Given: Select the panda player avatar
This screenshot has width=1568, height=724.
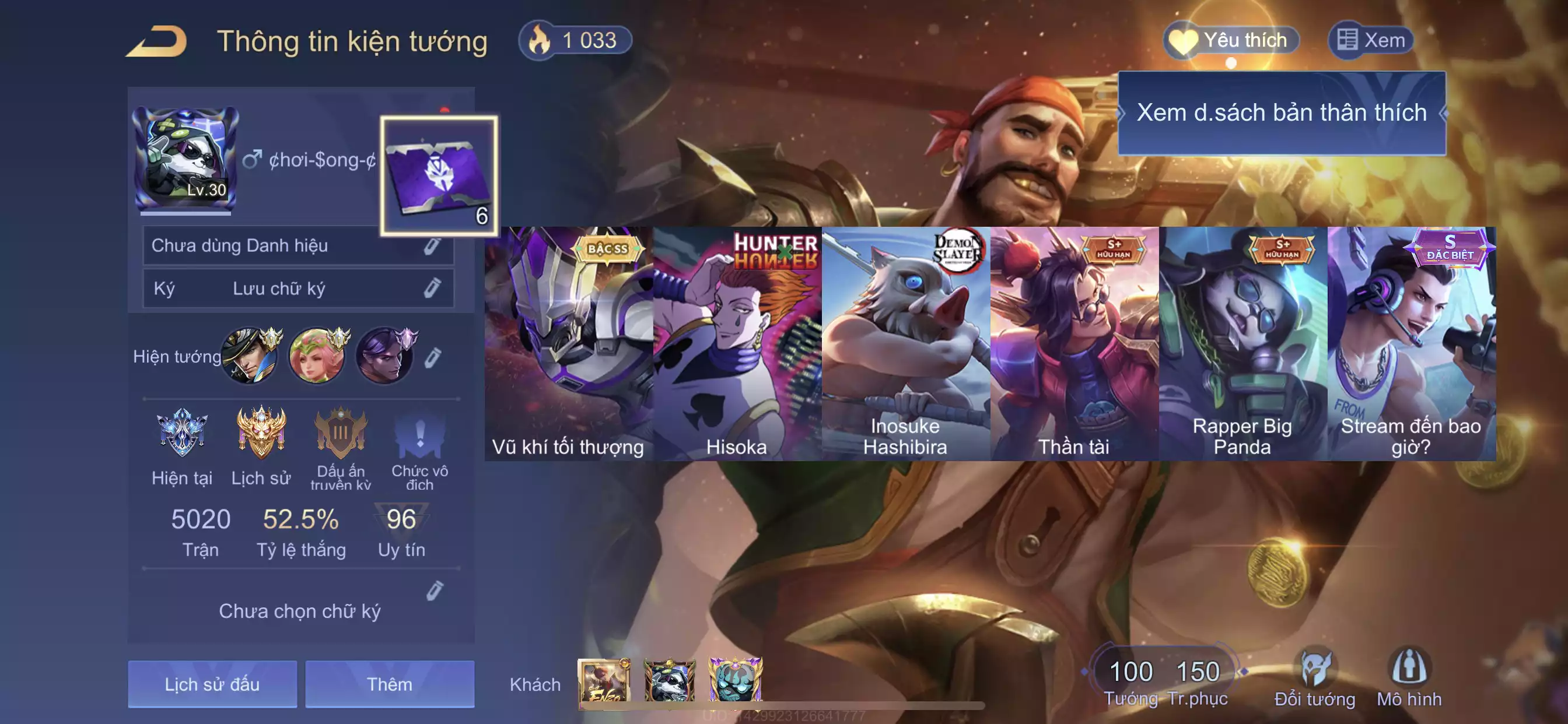Looking at the screenshot, I should click(185, 158).
